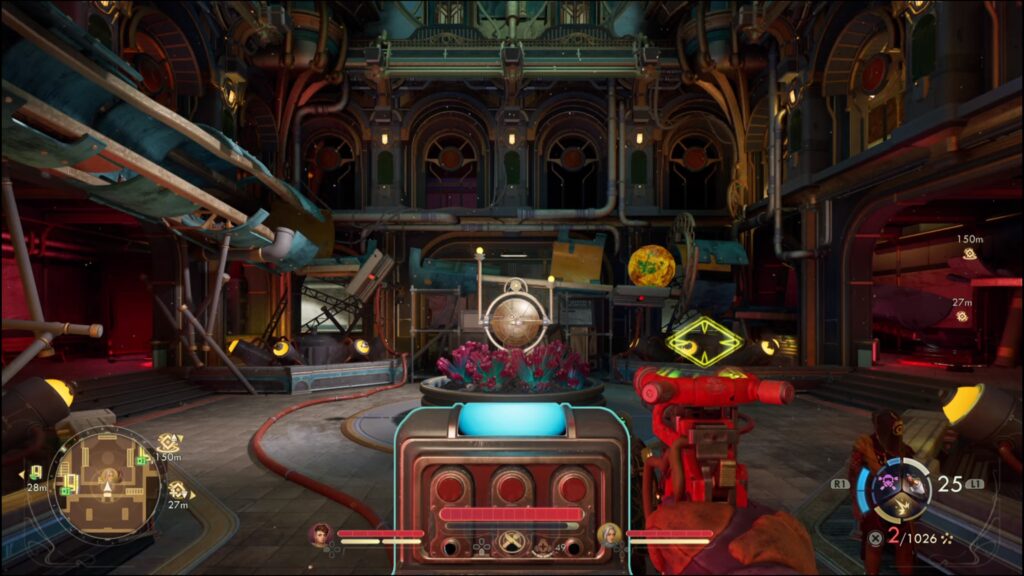Select the 28m door marker beside the minimap
Screen dimensions: 1024x576
coord(36,472)
